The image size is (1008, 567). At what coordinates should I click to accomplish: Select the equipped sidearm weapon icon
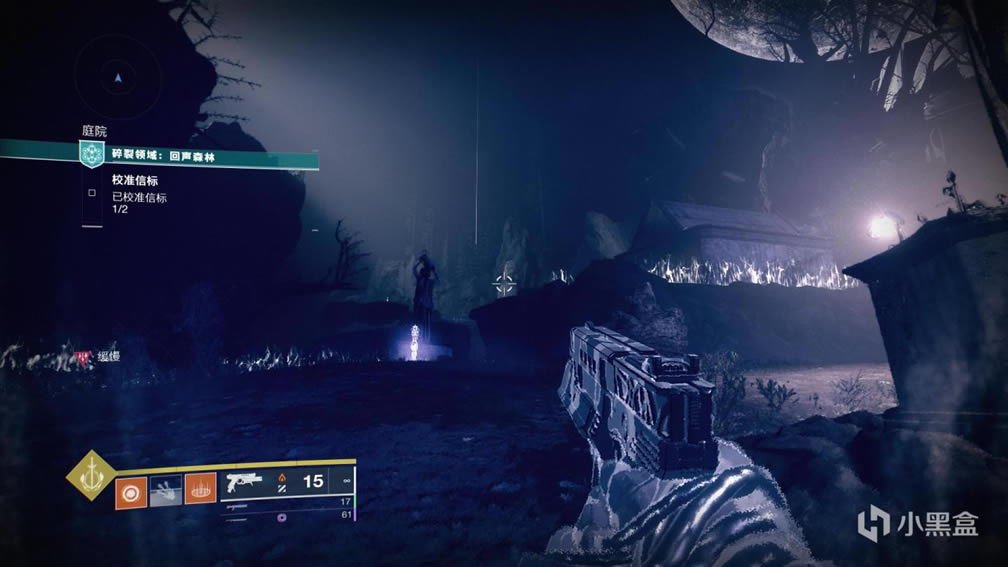tap(245, 482)
